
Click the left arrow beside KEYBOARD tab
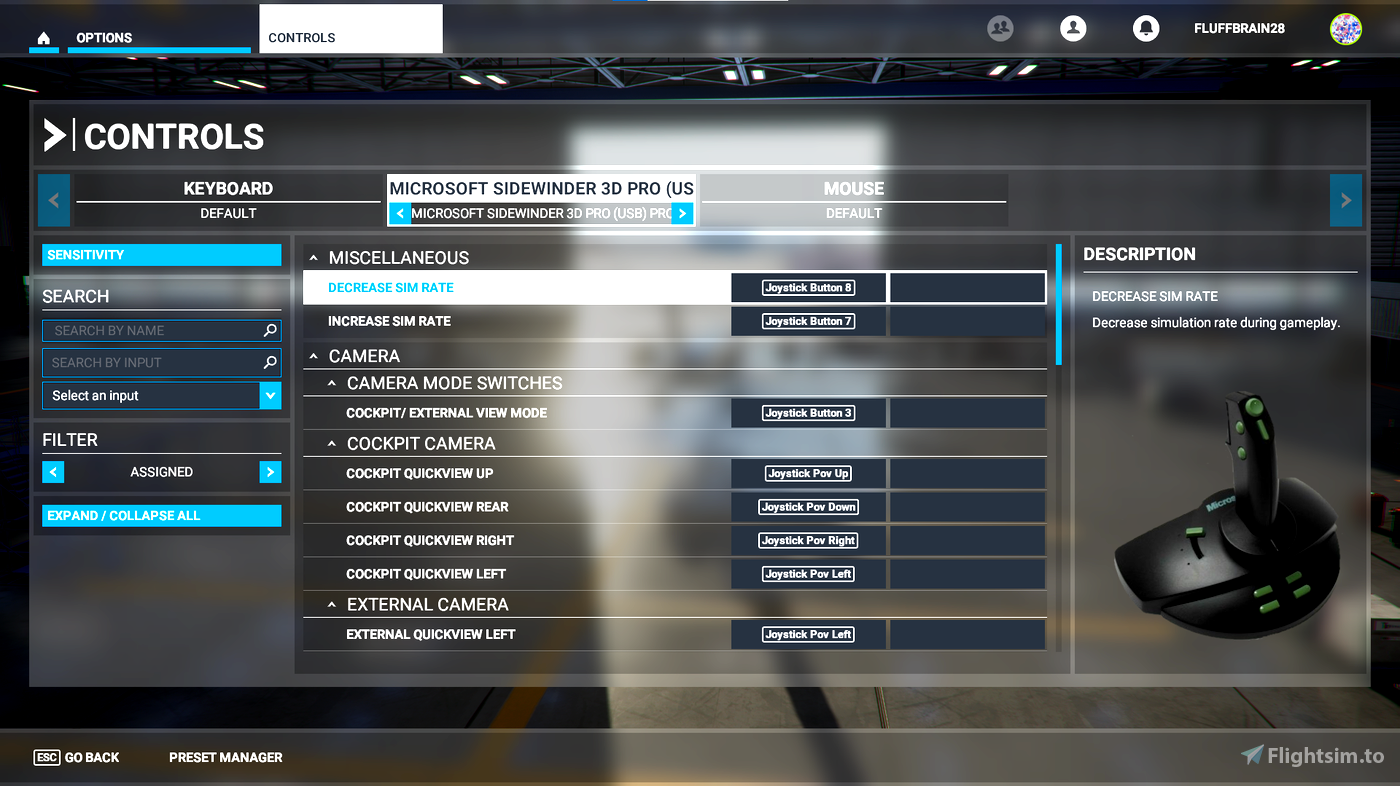click(x=53, y=200)
